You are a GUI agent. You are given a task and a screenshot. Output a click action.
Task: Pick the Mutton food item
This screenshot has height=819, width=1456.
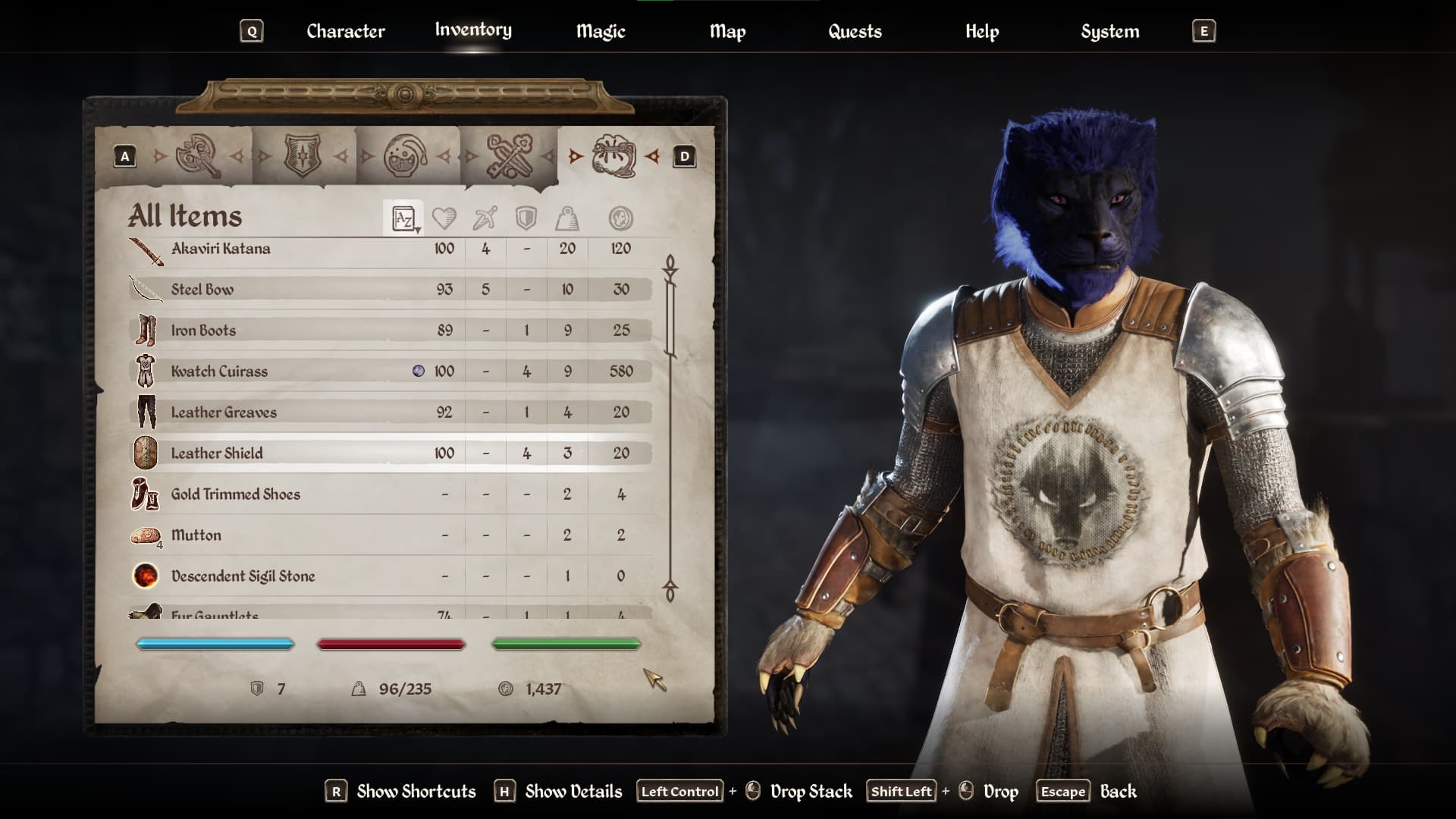196,535
